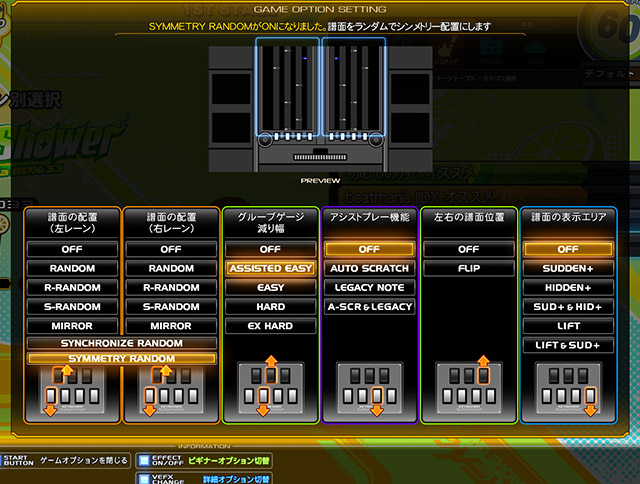The height and width of the screenshot is (484, 640).
Task: Choose S-RANDOM in the 右レーン column
Action: point(171,307)
